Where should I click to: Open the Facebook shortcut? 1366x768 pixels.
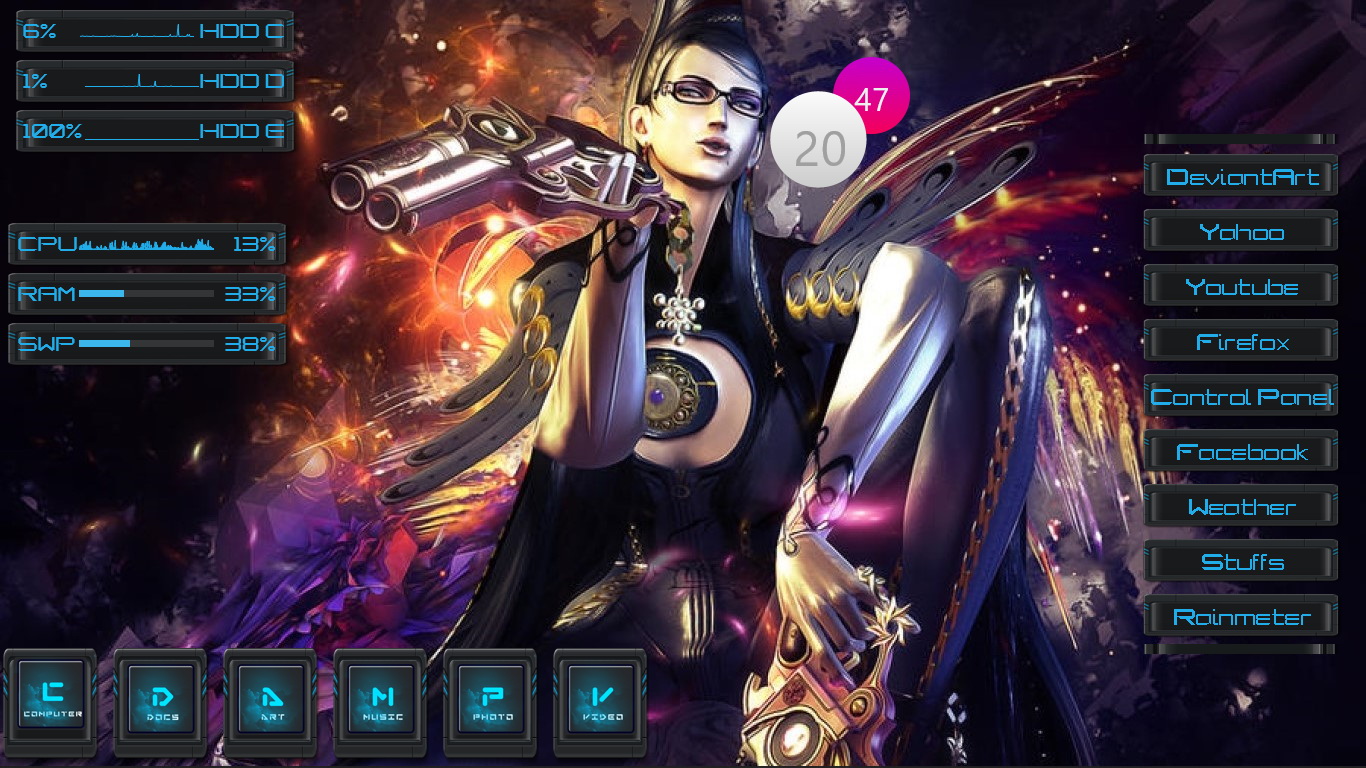pos(1240,451)
